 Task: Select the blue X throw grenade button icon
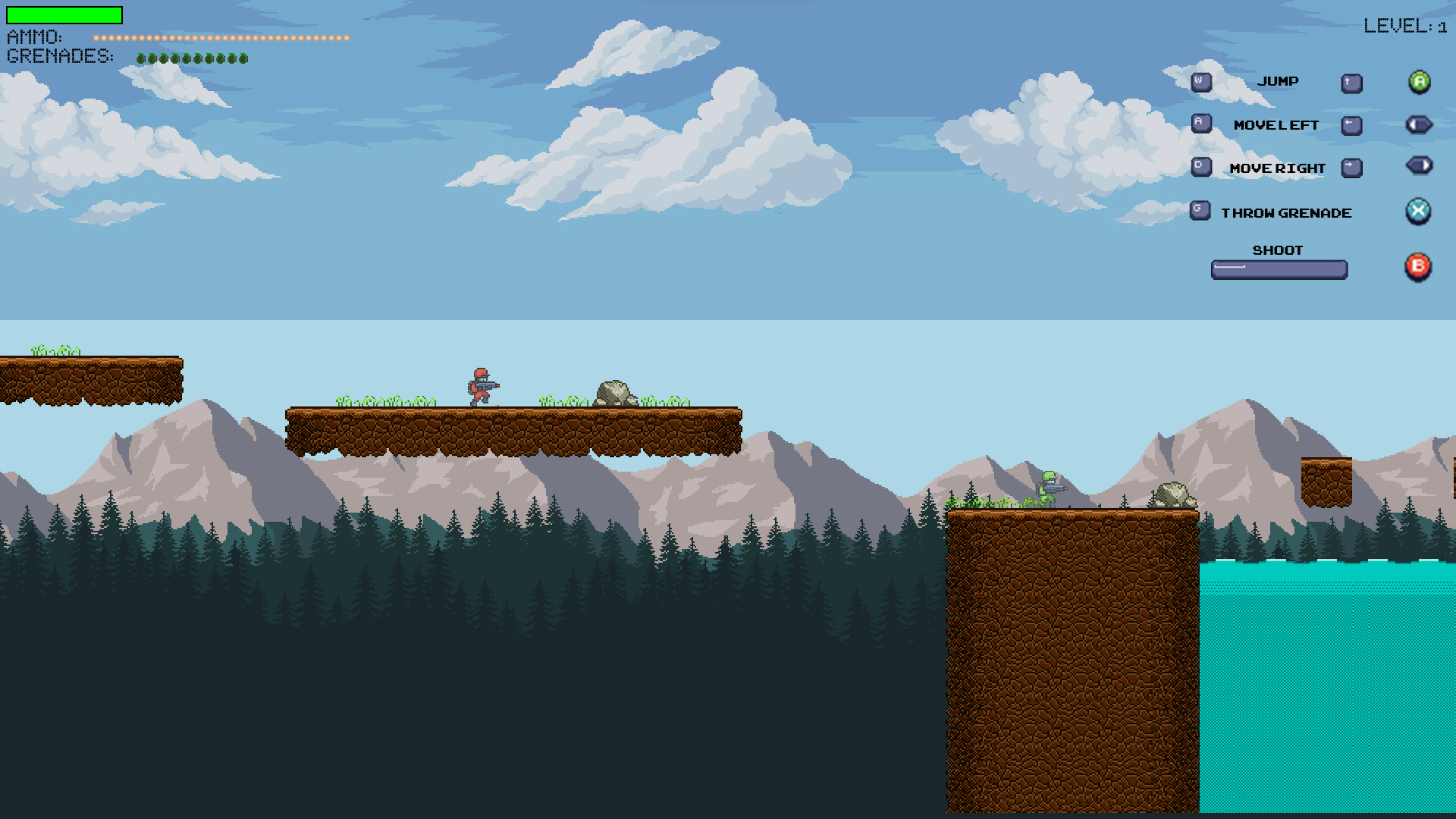click(x=1417, y=212)
